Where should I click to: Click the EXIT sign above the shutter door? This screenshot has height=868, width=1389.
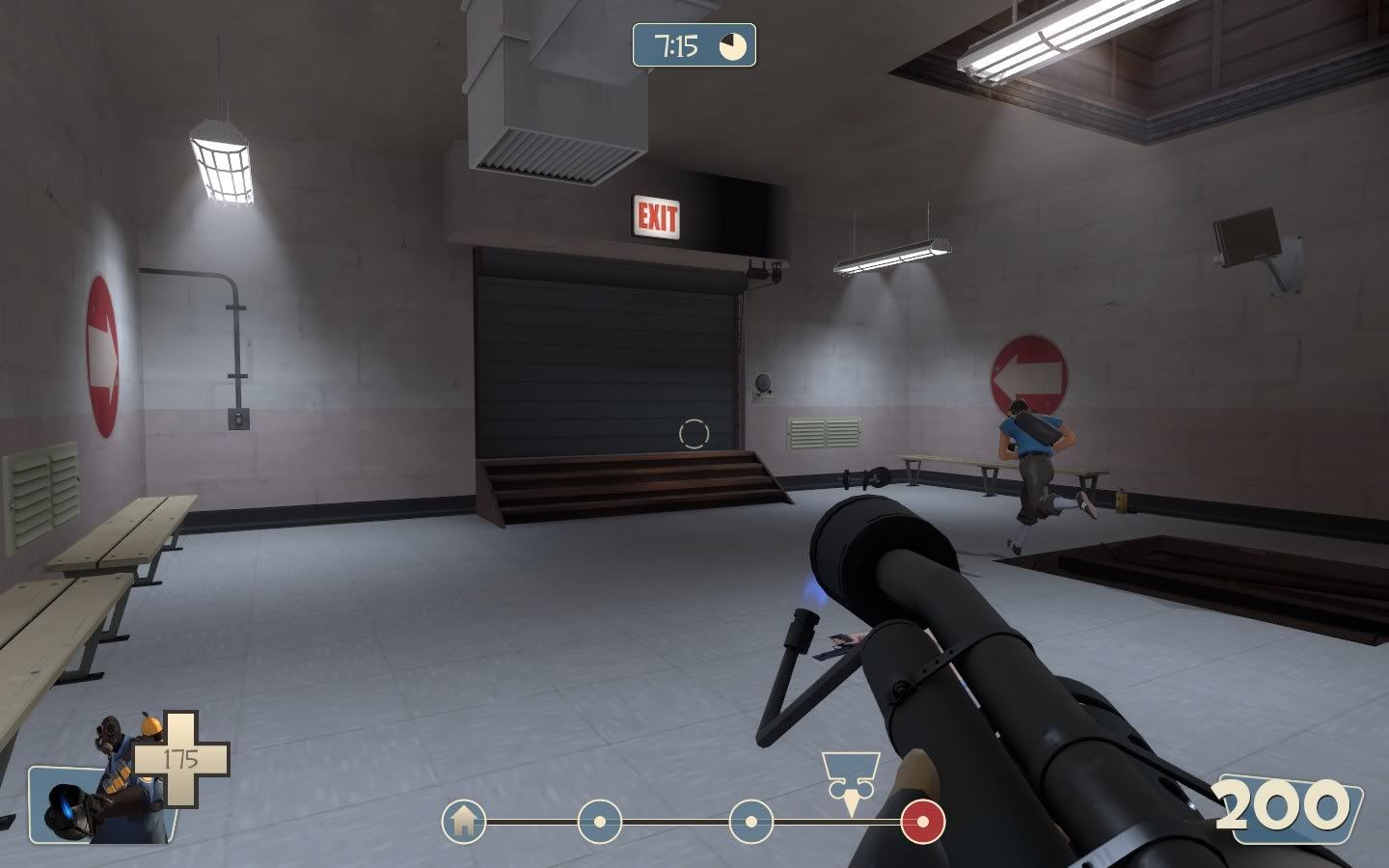coord(656,217)
